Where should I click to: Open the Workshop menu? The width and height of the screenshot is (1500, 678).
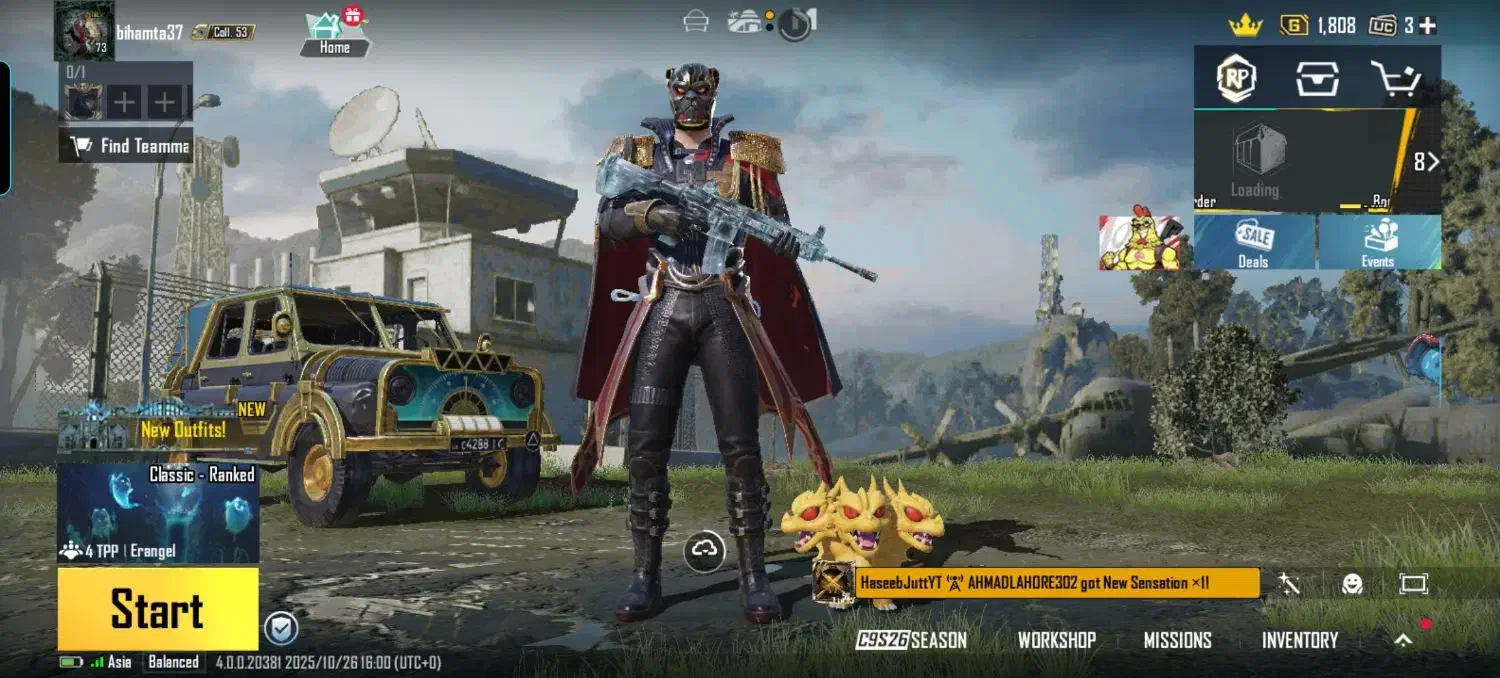pos(1056,640)
